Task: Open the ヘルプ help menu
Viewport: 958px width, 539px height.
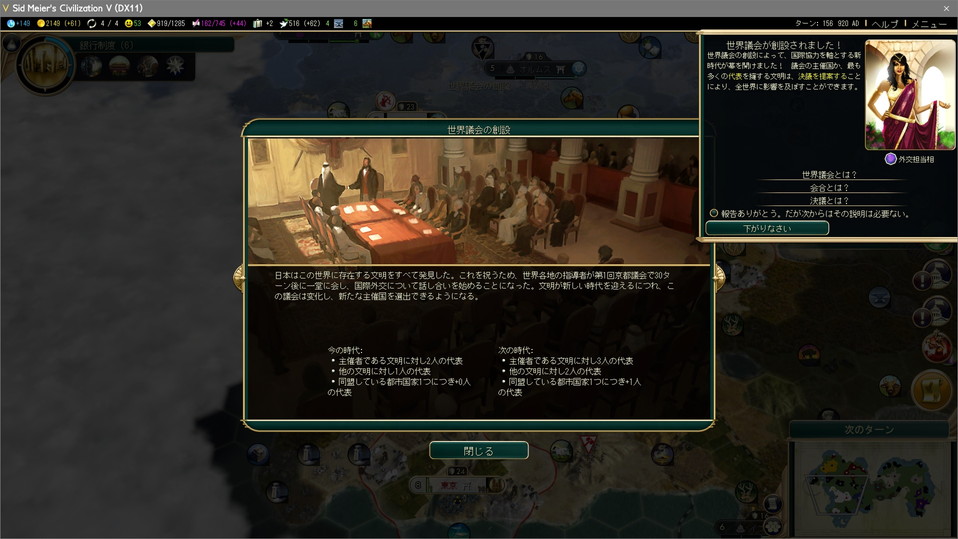Action: coord(884,23)
